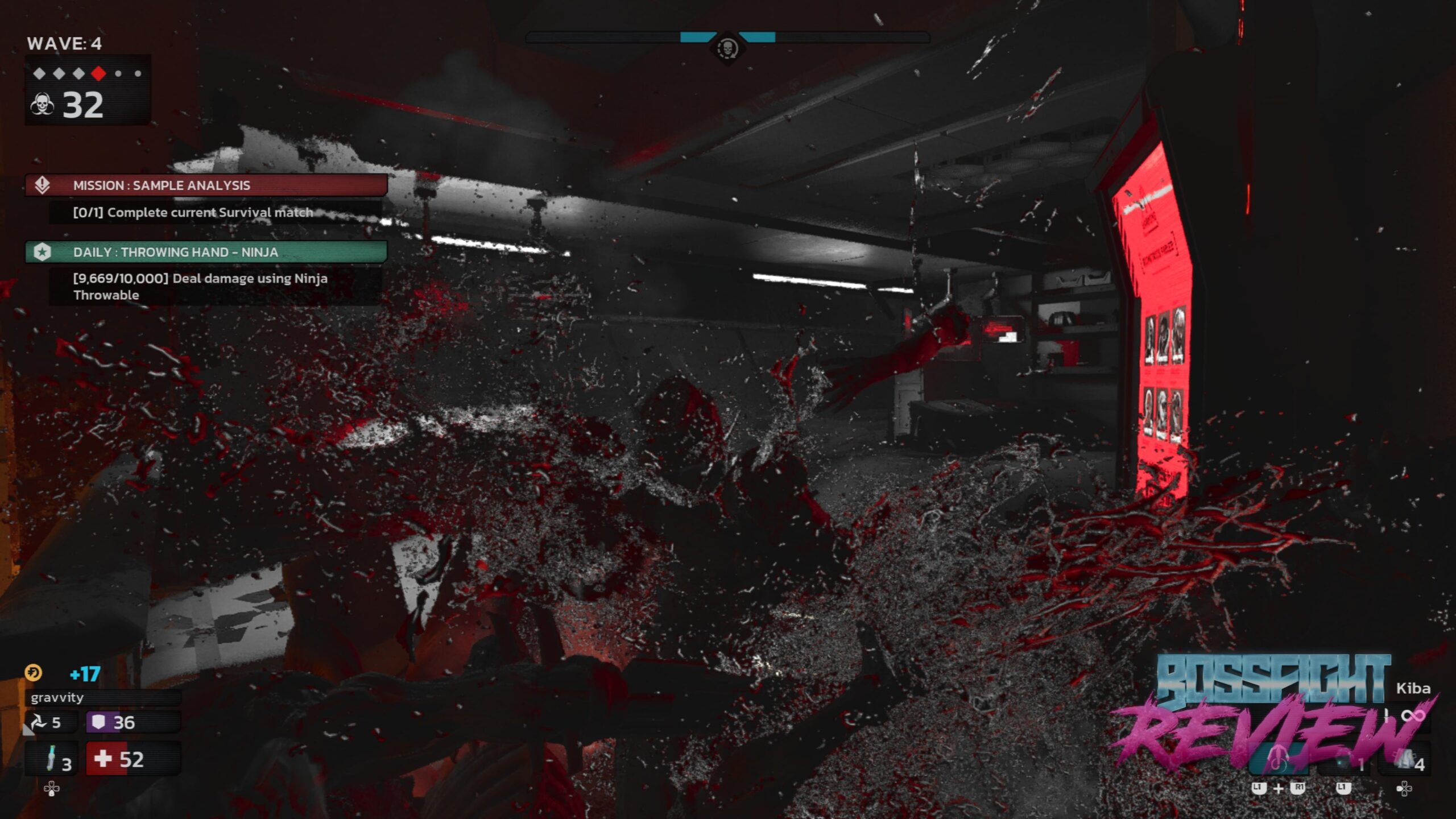Viewport: 1456px width, 819px height.
Task: Click the ninja shuriken throwable slot
Action: pyautogui.click(x=44, y=722)
